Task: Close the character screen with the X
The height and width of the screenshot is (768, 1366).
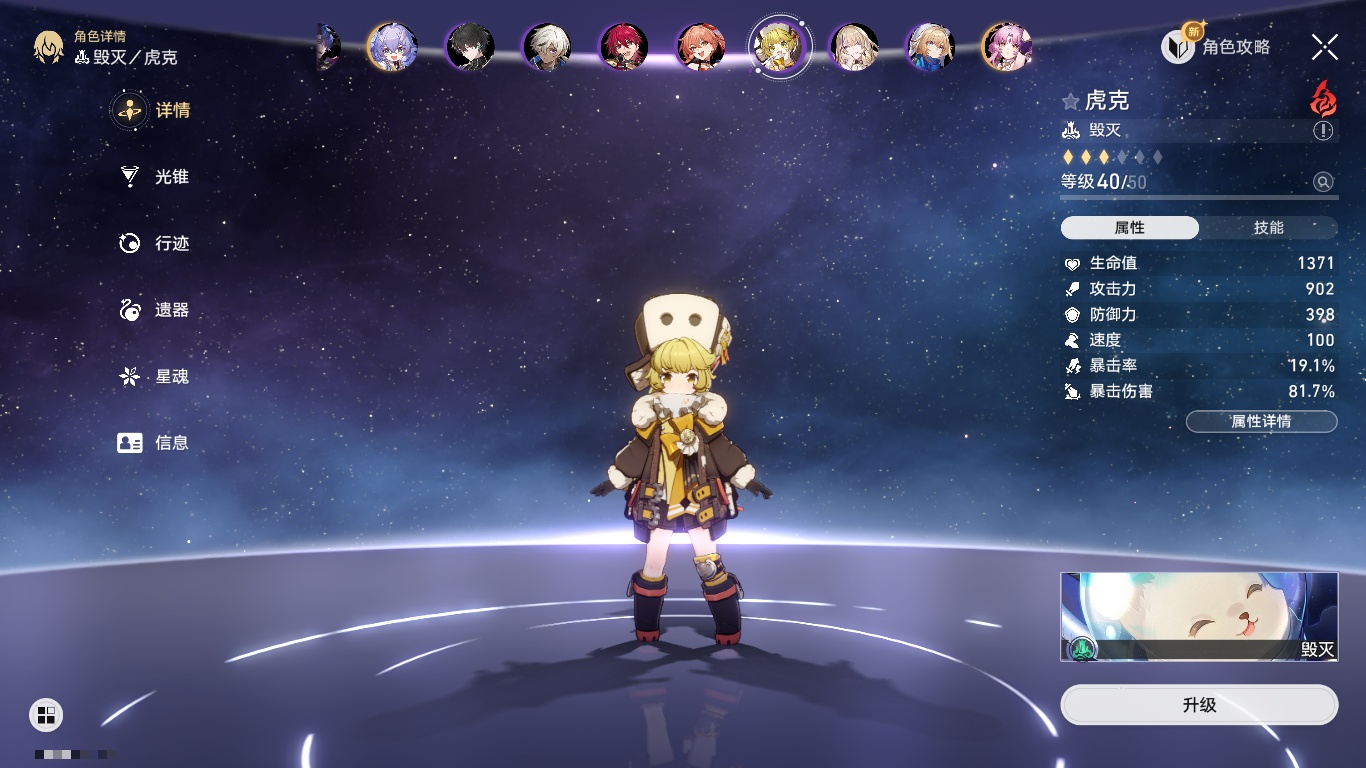Action: pos(1325,47)
